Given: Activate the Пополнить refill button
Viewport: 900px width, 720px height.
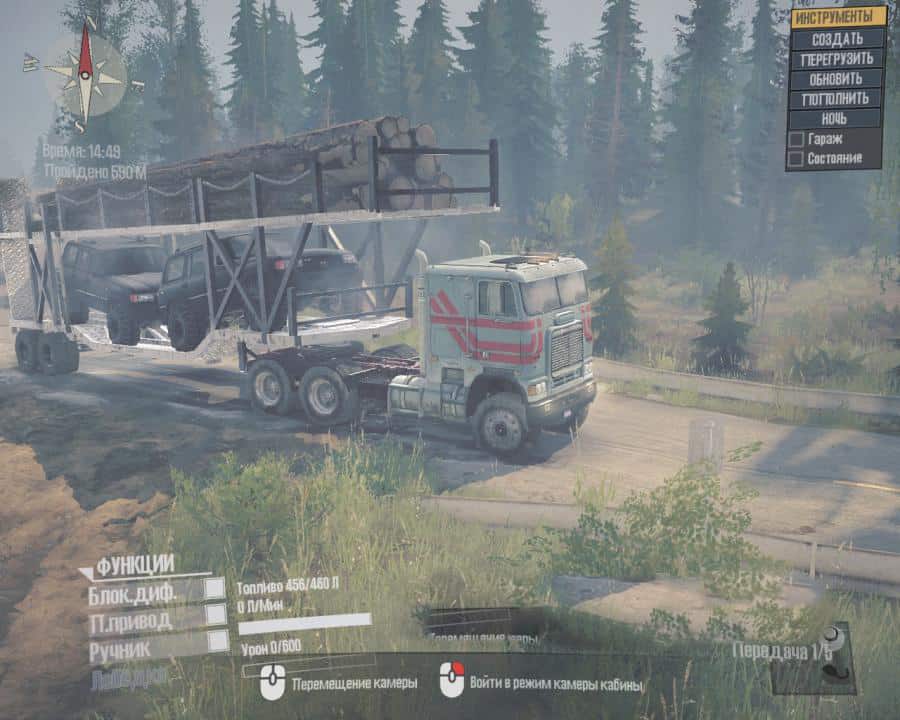Looking at the screenshot, I should pos(837,98).
